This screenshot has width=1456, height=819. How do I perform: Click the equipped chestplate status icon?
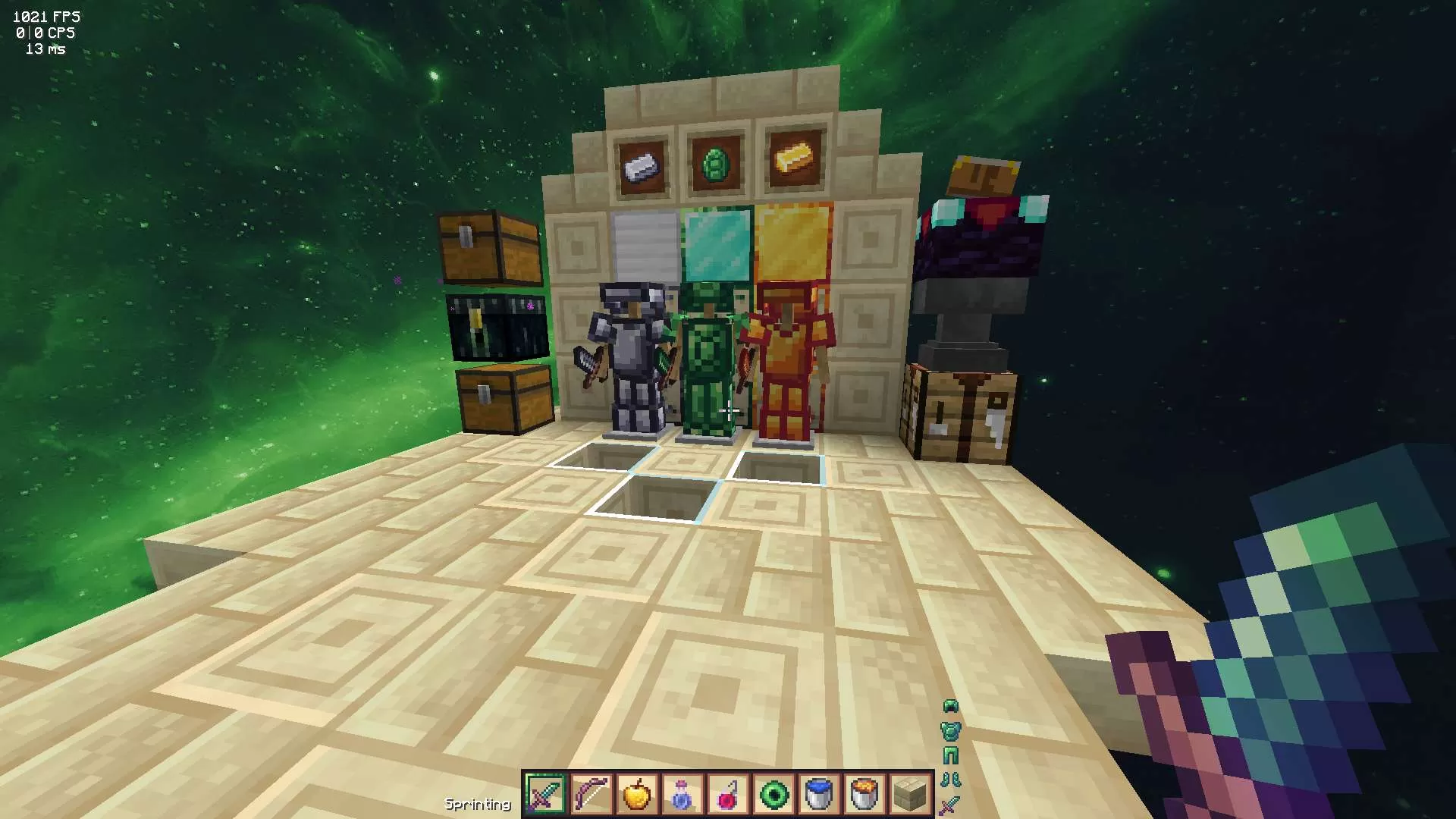pyautogui.click(x=950, y=733)
